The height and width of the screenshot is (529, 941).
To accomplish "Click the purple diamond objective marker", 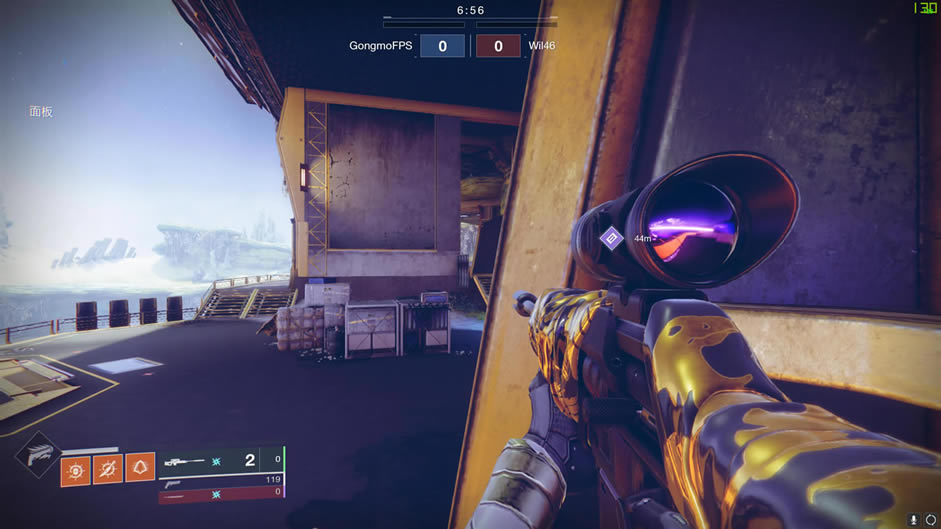I will coord(611,238).
